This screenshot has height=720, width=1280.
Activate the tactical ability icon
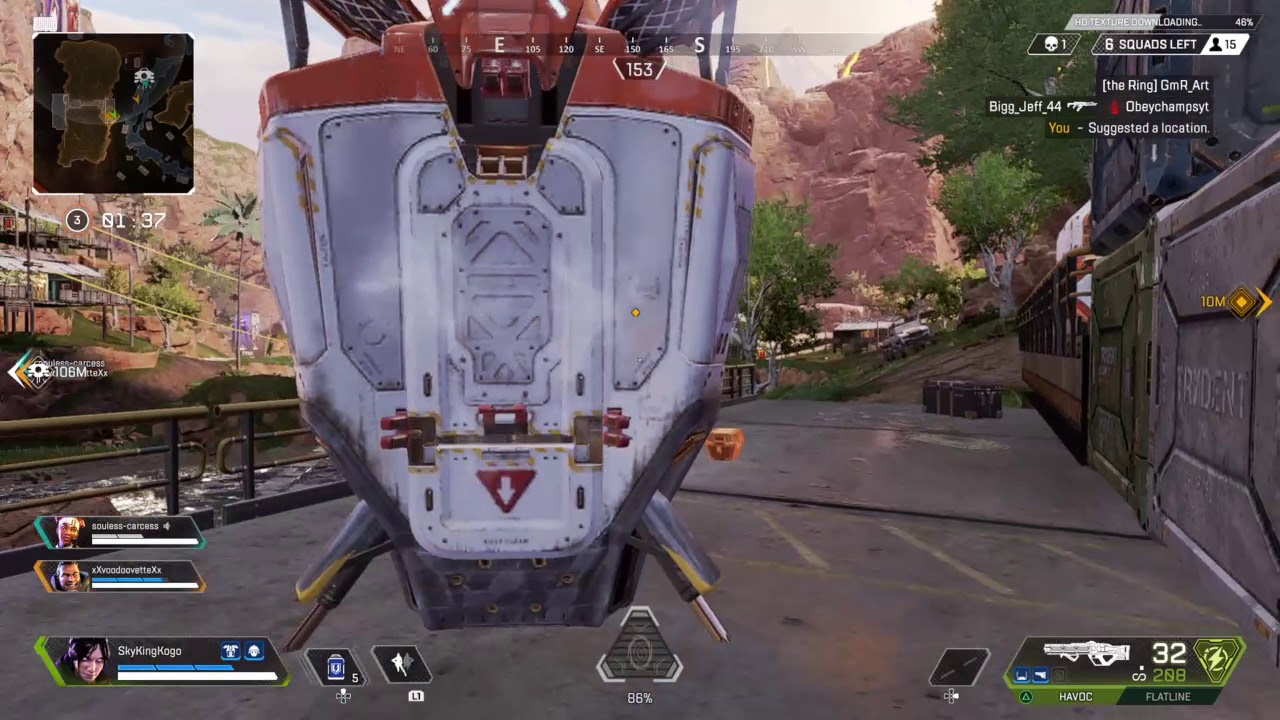coord(401,664)
